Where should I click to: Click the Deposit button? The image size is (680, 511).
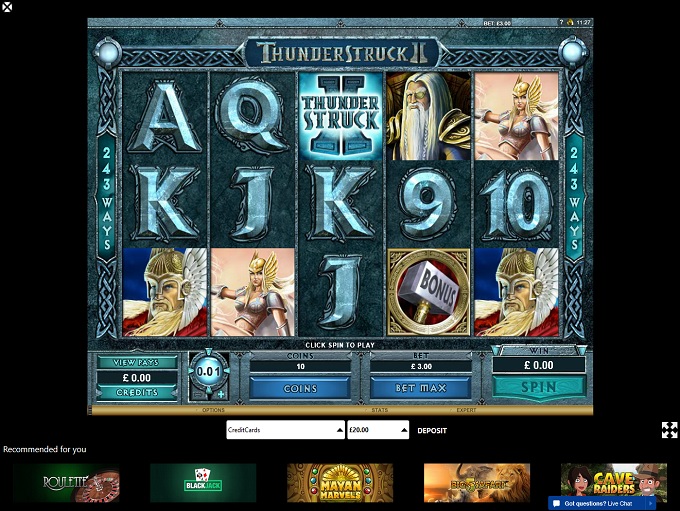432,430
